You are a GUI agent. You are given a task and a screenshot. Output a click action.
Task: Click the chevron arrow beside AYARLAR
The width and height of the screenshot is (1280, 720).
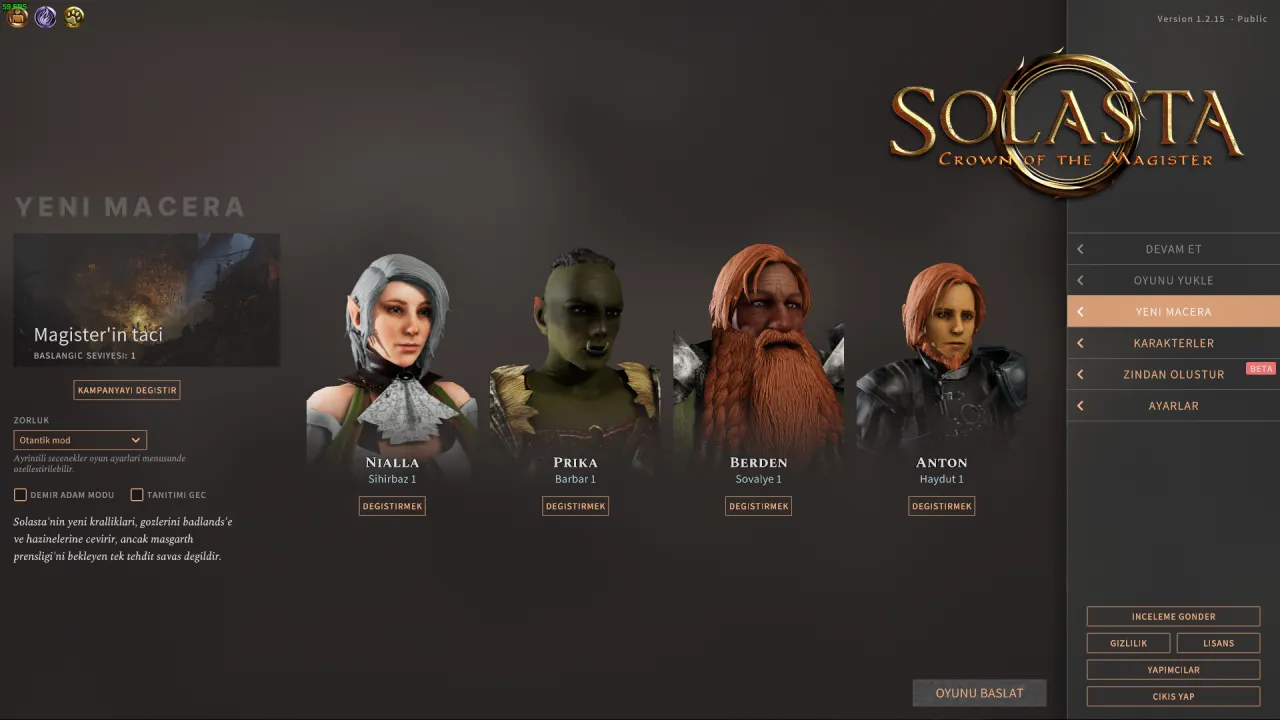click(x=1080, y=405)
